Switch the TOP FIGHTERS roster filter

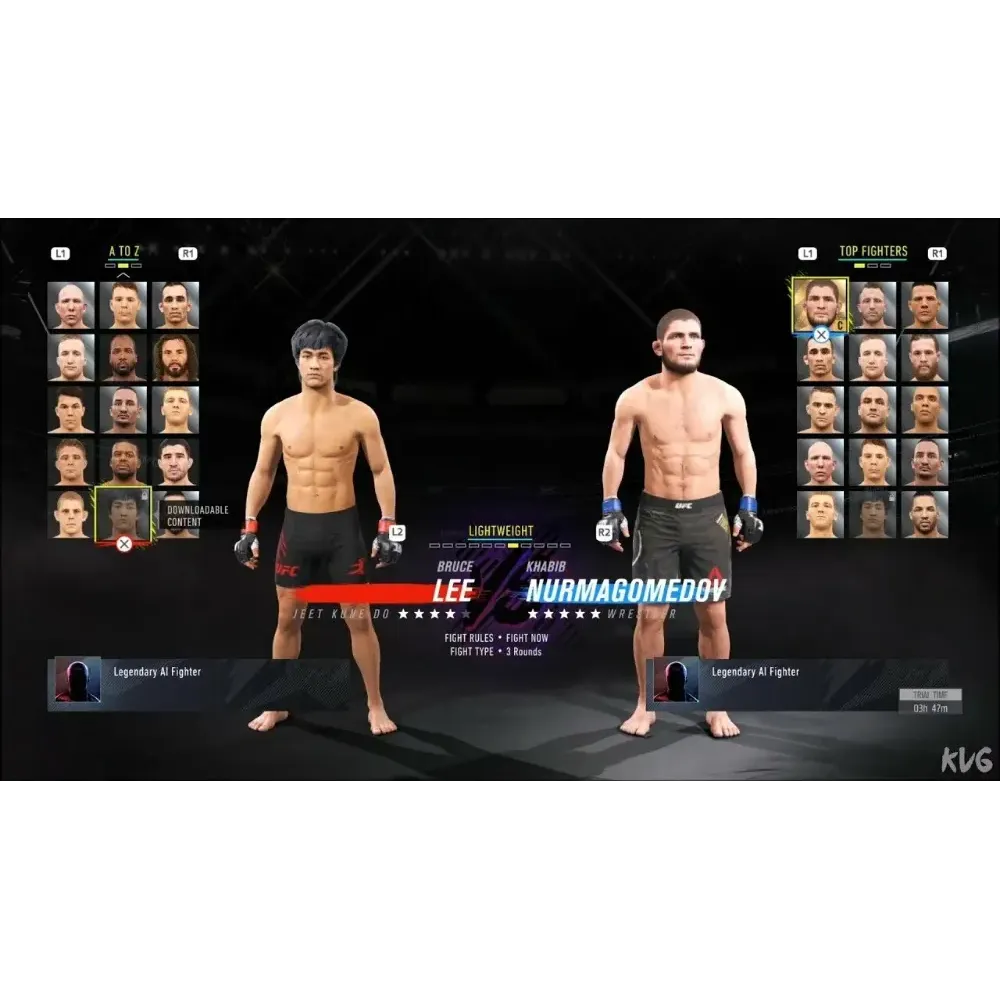point(873,252)
